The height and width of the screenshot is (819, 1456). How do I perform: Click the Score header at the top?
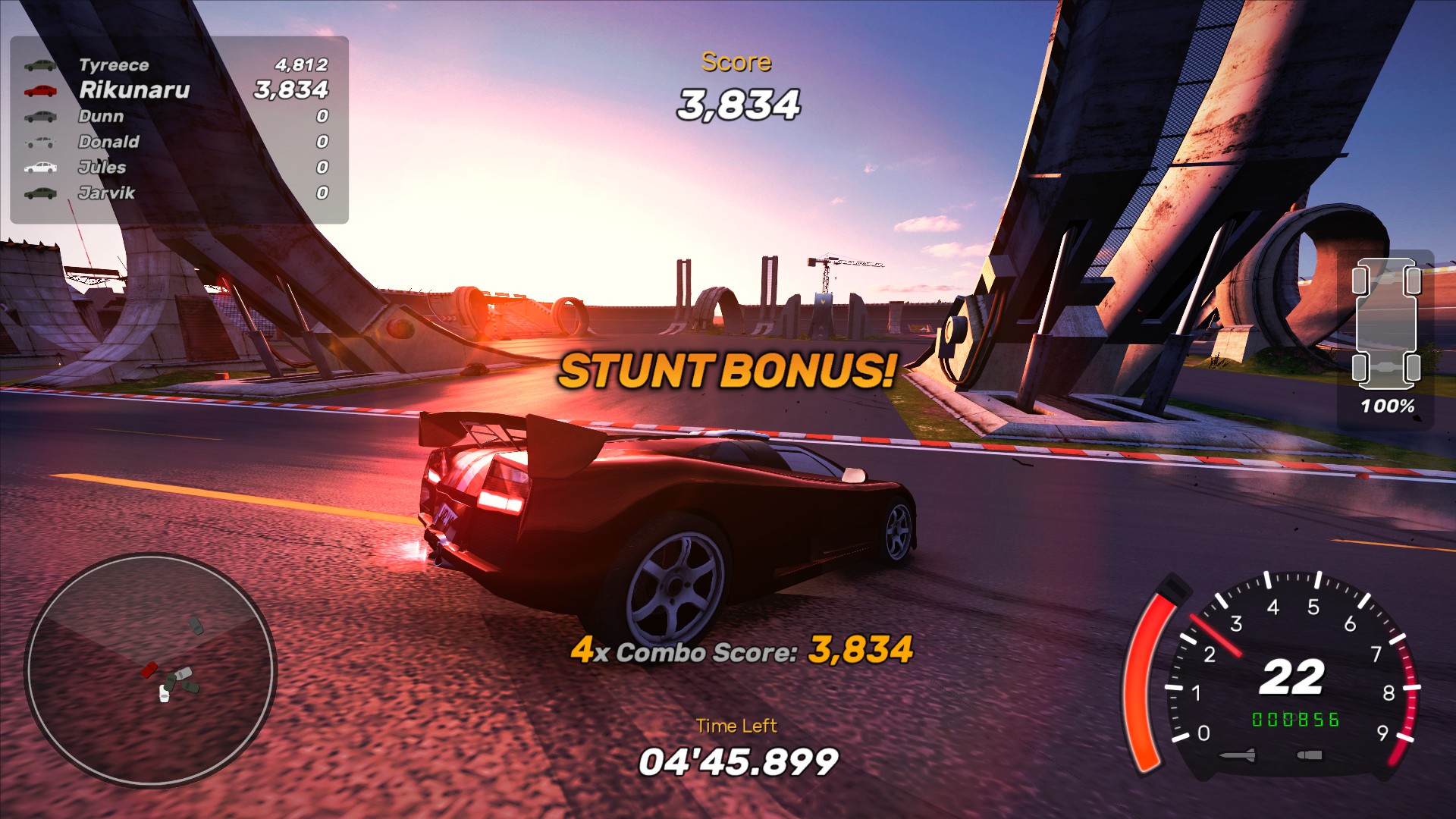tap(736, 61)
